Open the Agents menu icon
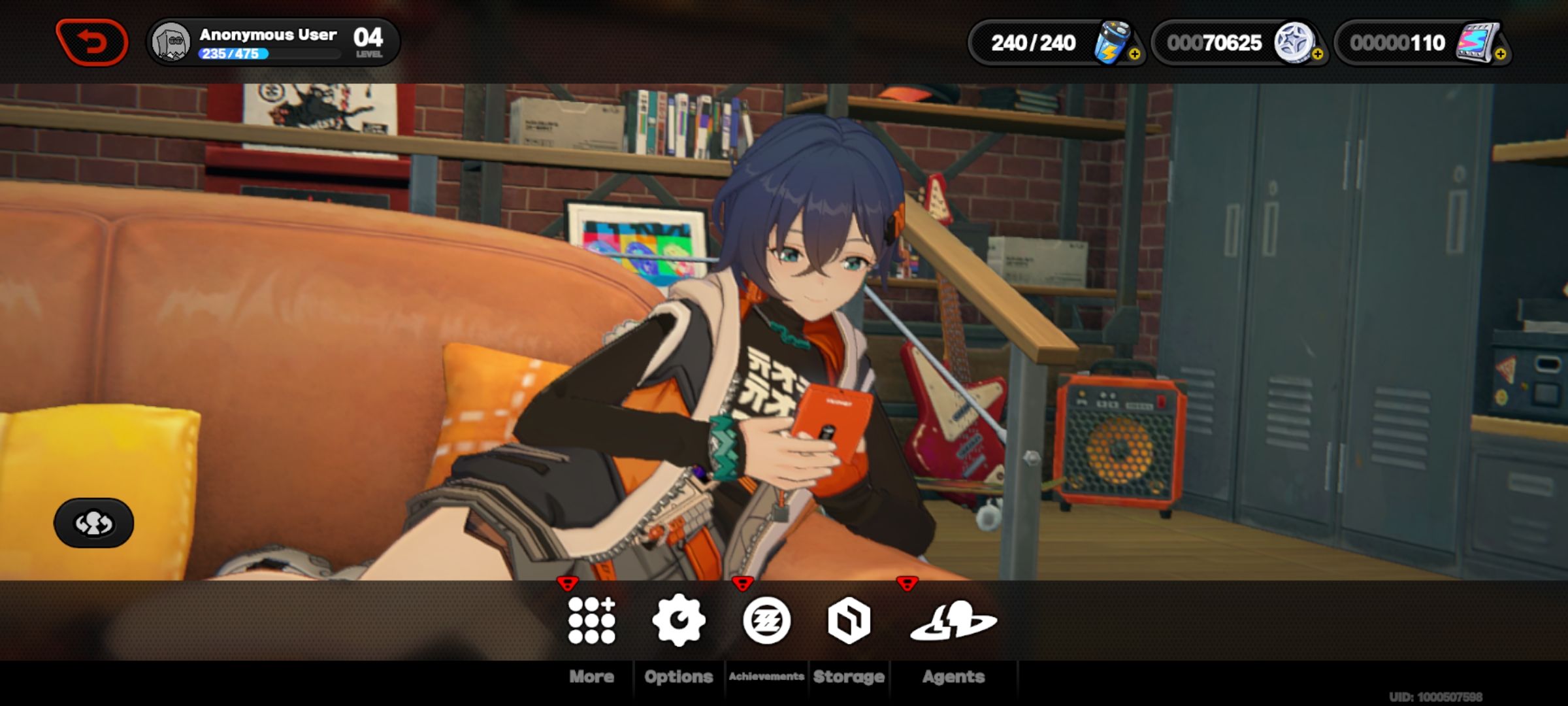Viewport: 1568px width, 706px height. click(x=953, y=620)
